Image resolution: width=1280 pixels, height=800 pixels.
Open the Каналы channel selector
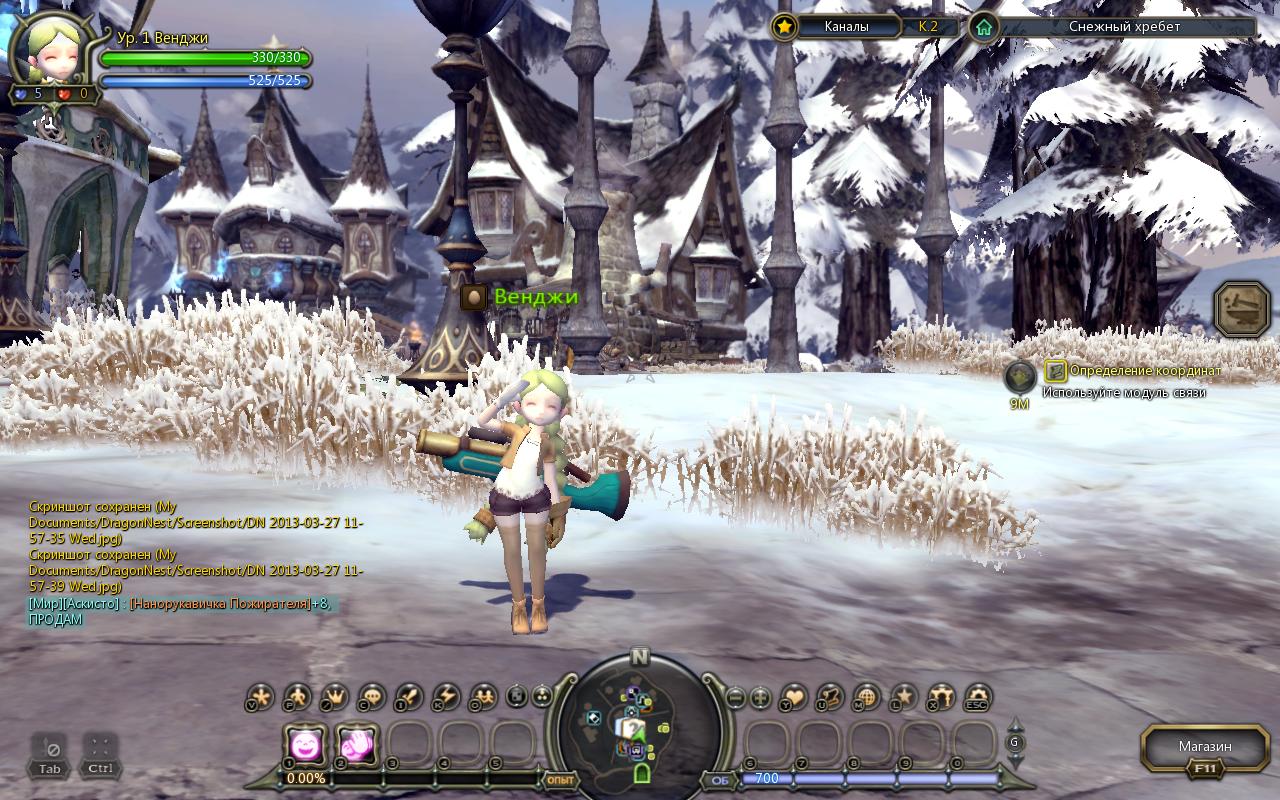[846, 27]
